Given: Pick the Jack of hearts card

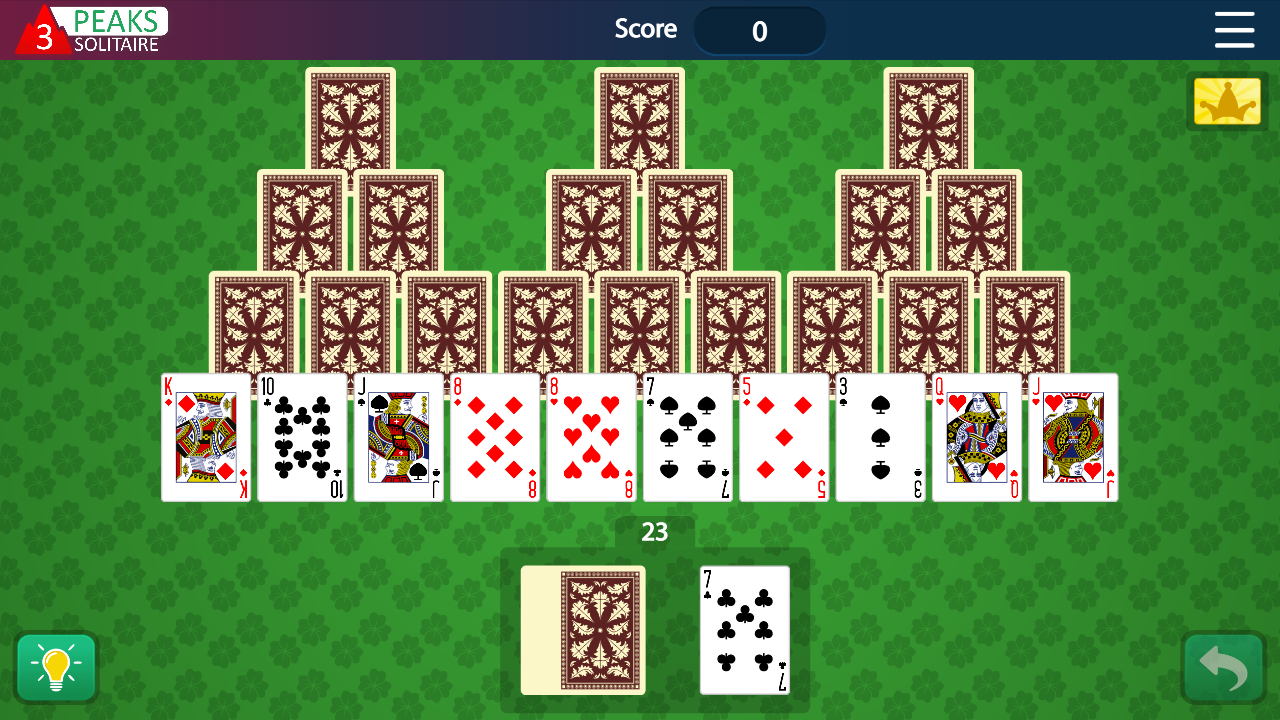Looking at the screenshot, I should (x=1072, y=437).
